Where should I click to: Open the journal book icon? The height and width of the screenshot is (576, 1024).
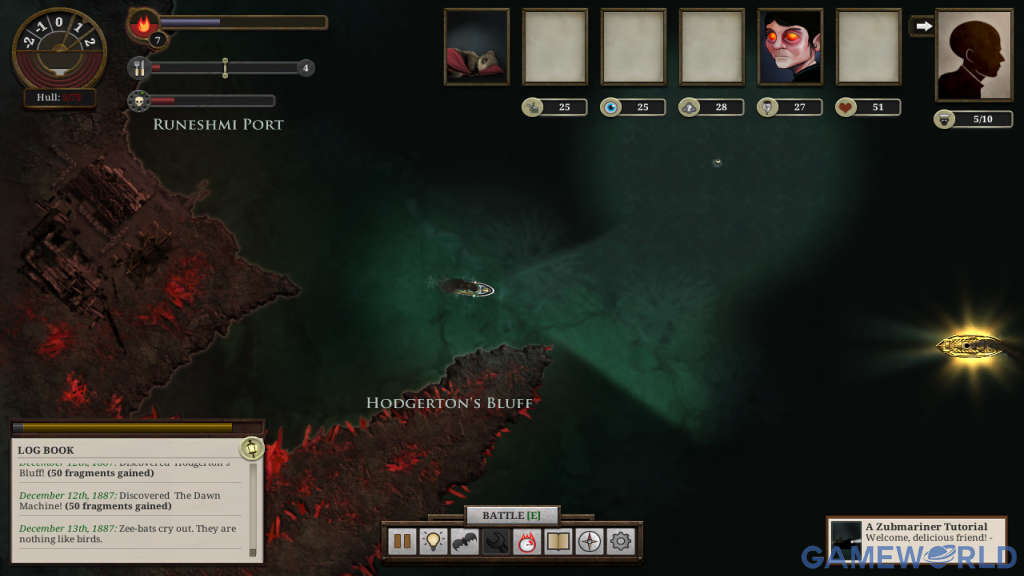(557, 541)
